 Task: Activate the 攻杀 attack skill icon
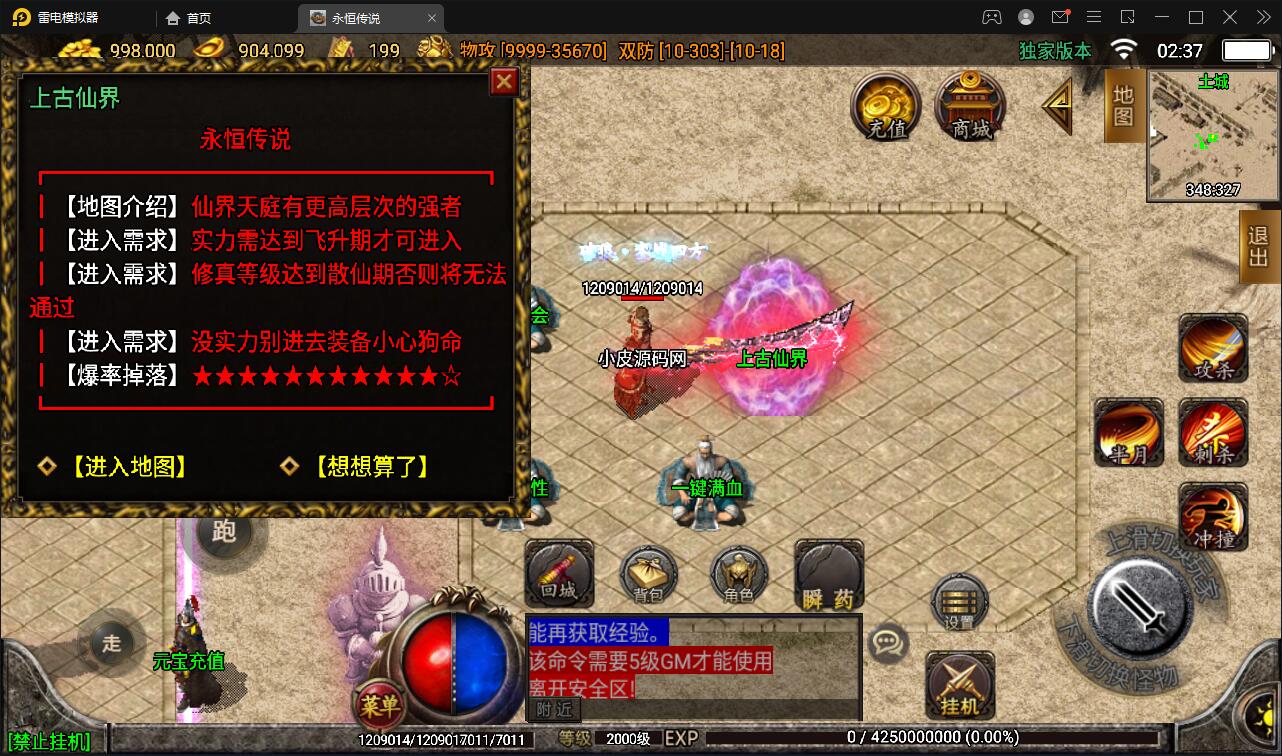[1213, 348]
